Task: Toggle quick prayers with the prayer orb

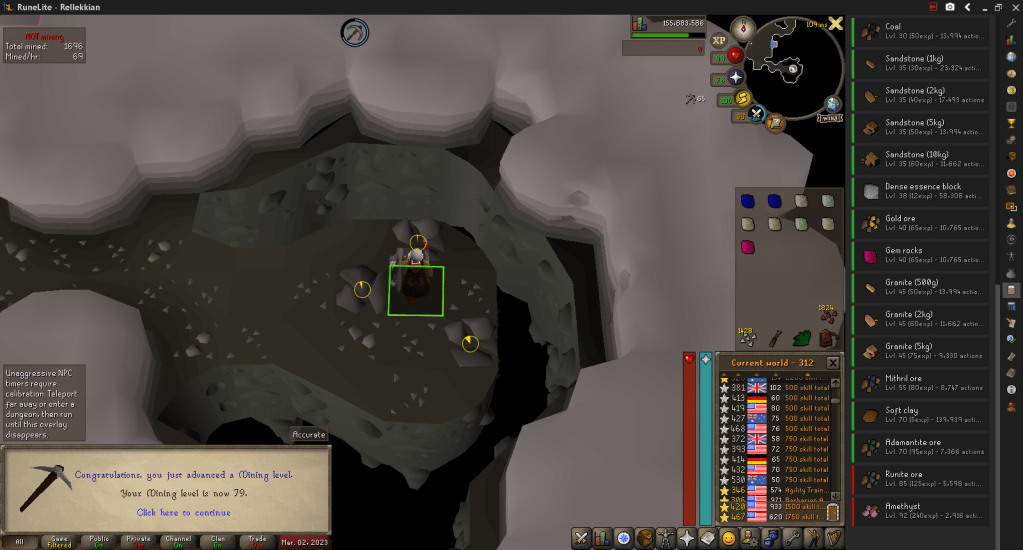Action: coord(737,77)
